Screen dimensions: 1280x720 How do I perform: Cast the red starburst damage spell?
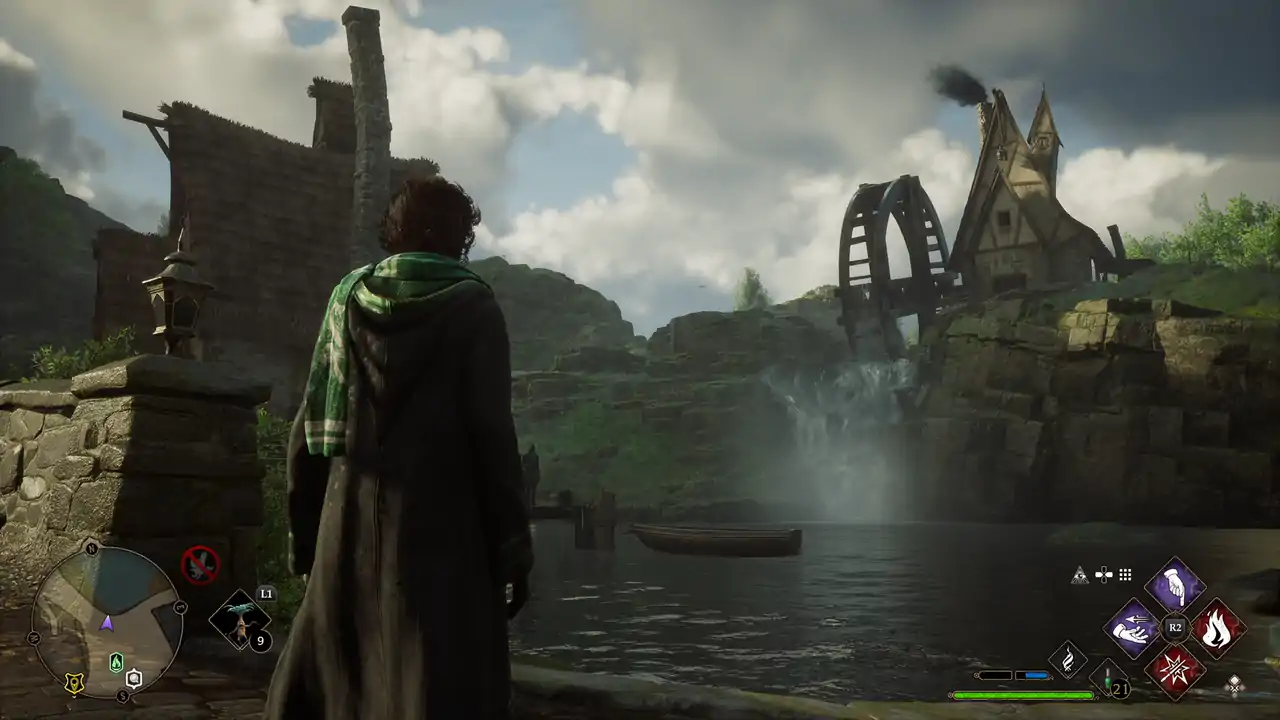coord(1174,669)
